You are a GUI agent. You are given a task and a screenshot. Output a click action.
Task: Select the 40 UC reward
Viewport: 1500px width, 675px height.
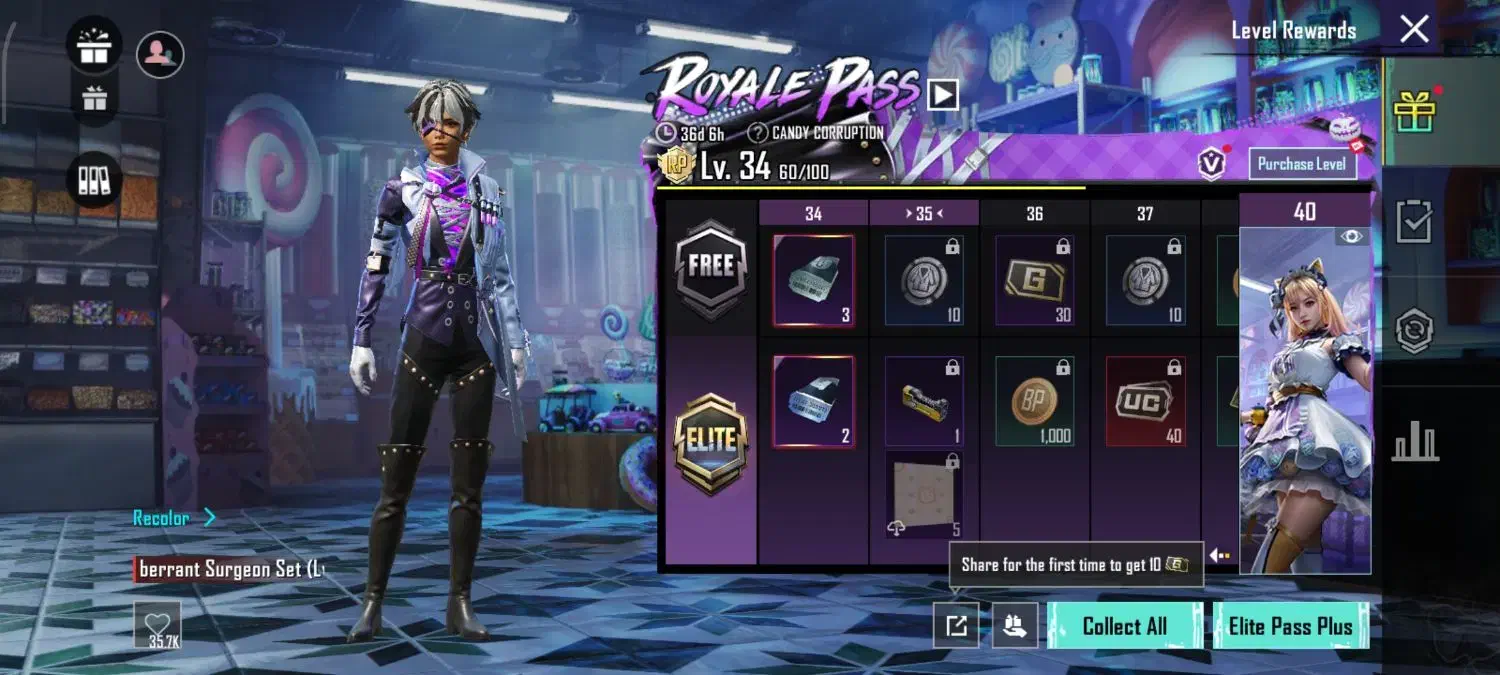click(1146, 401)
